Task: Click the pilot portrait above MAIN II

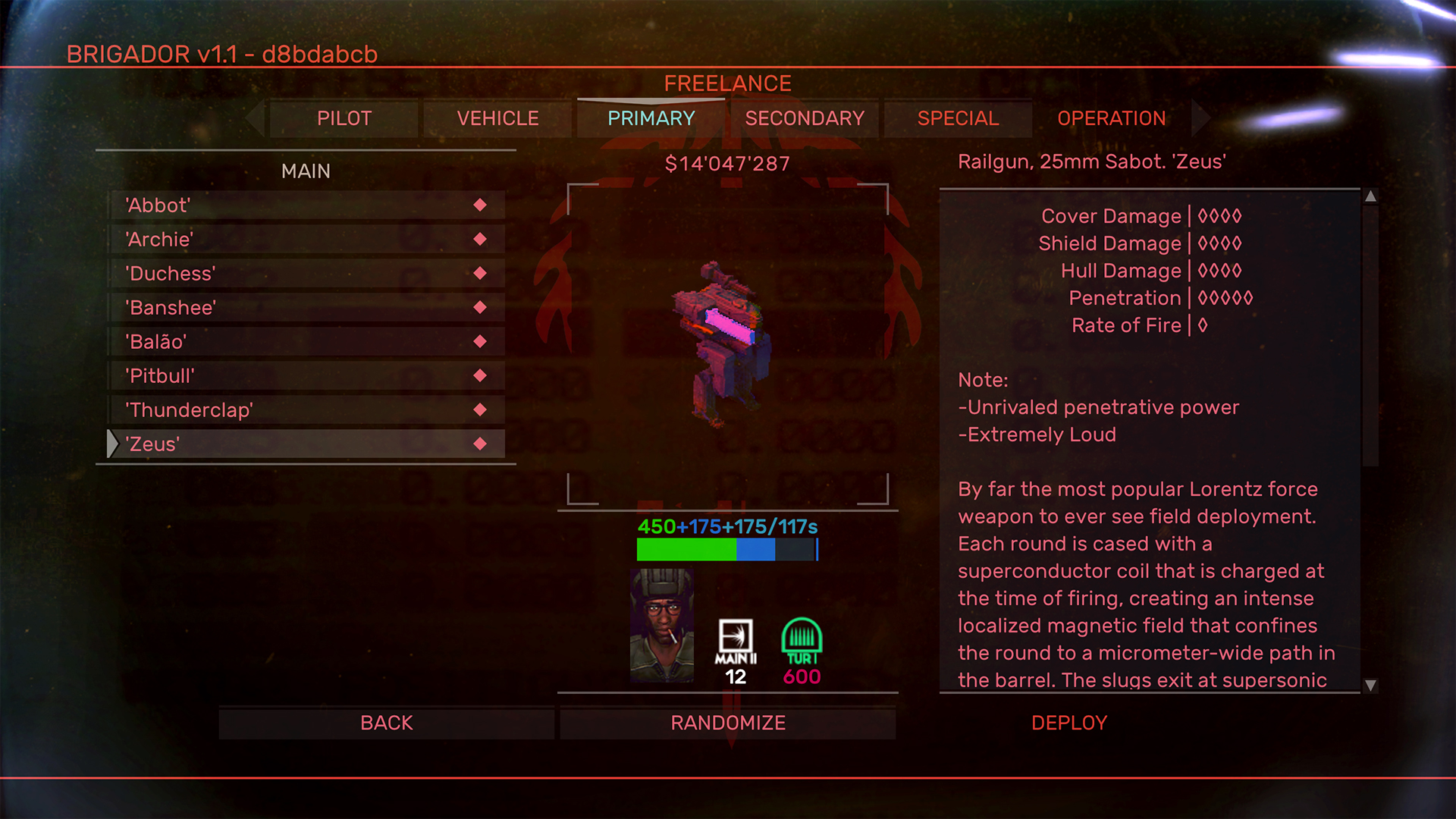Action: pos(661,626)
